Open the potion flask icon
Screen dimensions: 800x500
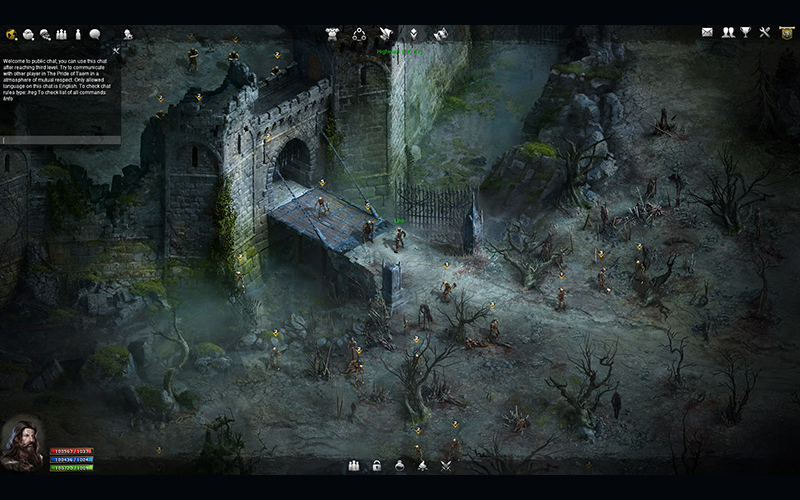coord(400,466)
